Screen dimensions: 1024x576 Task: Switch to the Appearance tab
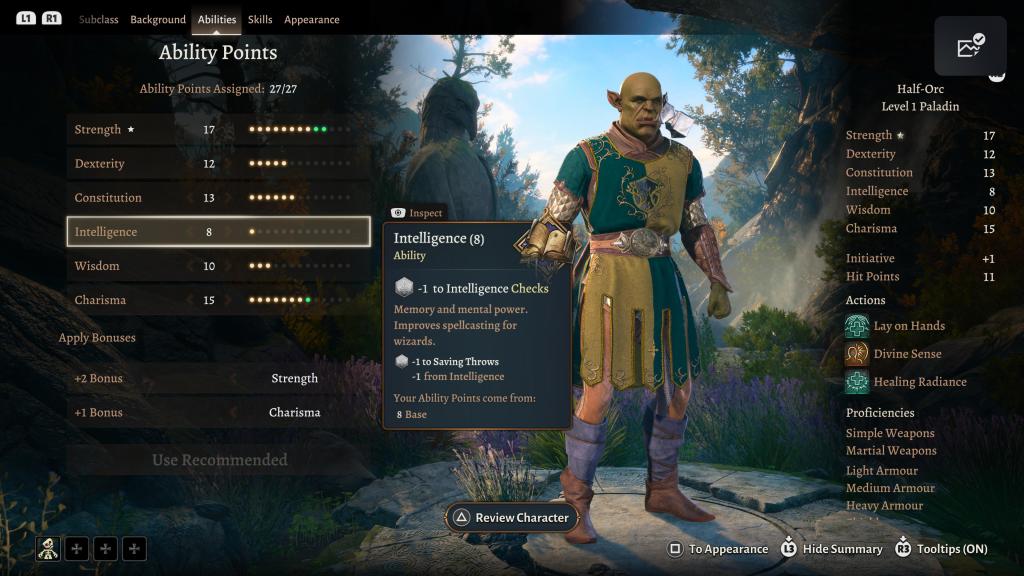tap(311, 20)
